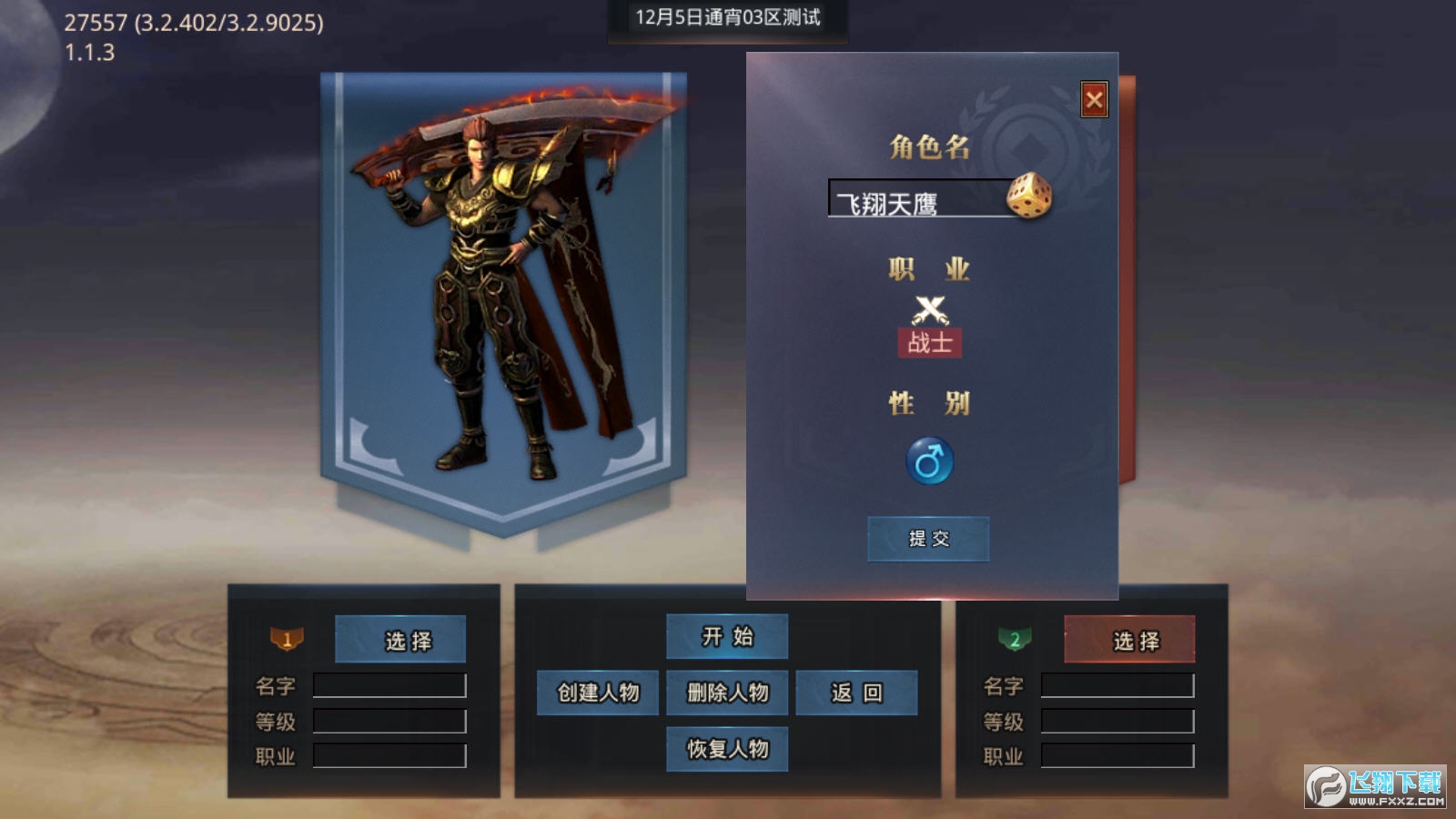Open 创建人物 to create a character

click(598, 693)
